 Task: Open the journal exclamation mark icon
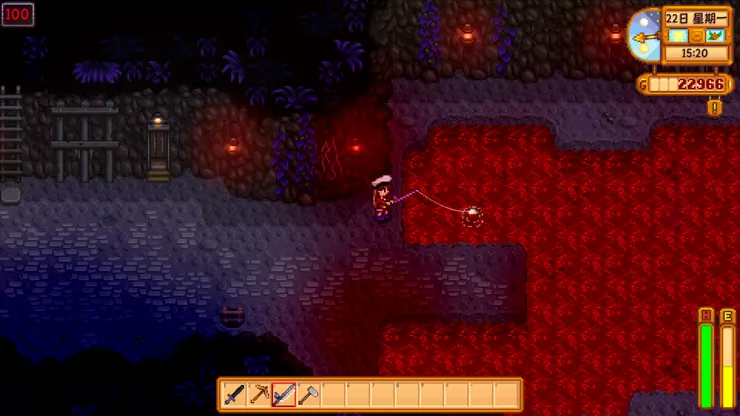pyautogui.click(x=714, y=107)
